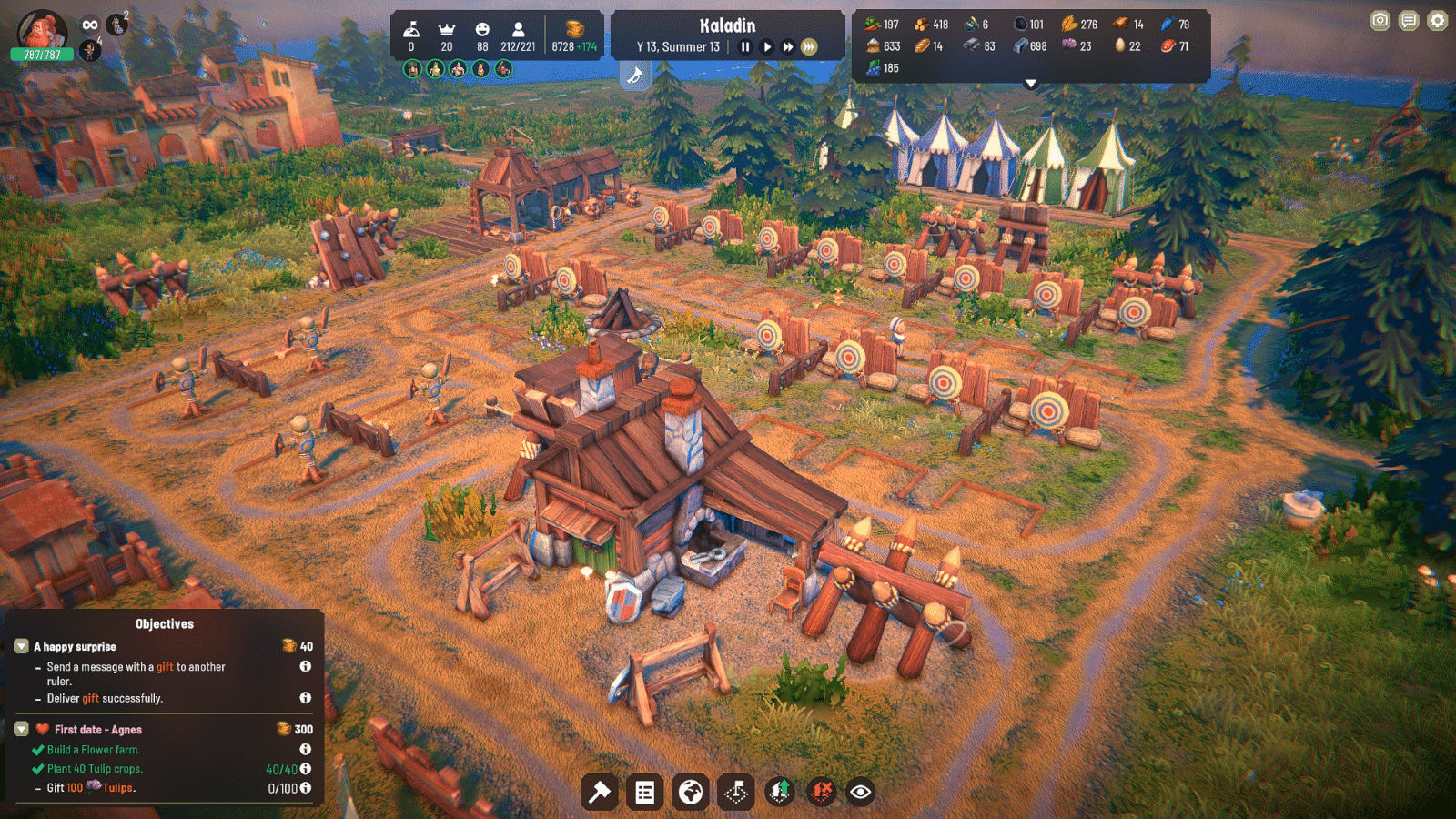Enable fastest game speed
Screen dimensions: 1456x819
808,46
